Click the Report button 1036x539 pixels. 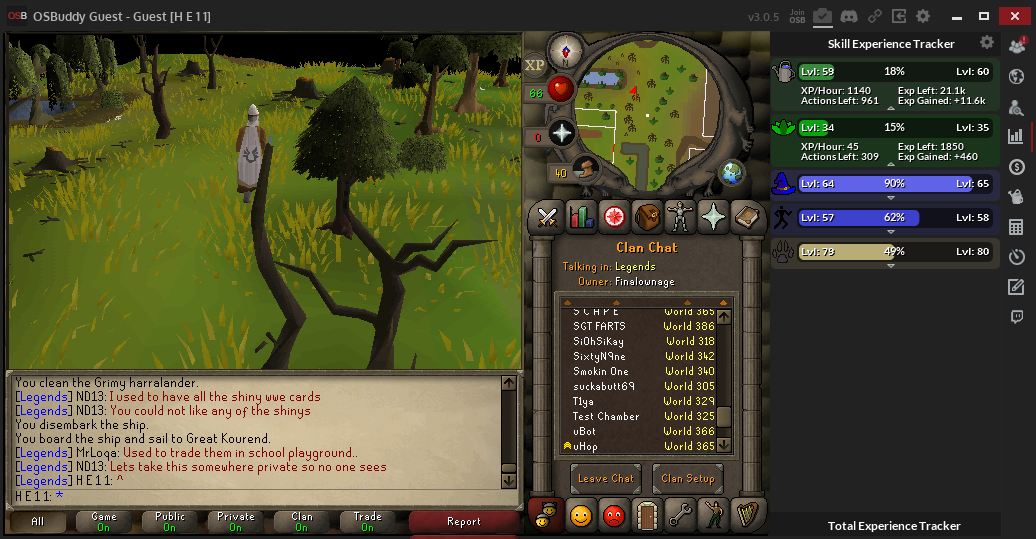click(x=463, y=522)
